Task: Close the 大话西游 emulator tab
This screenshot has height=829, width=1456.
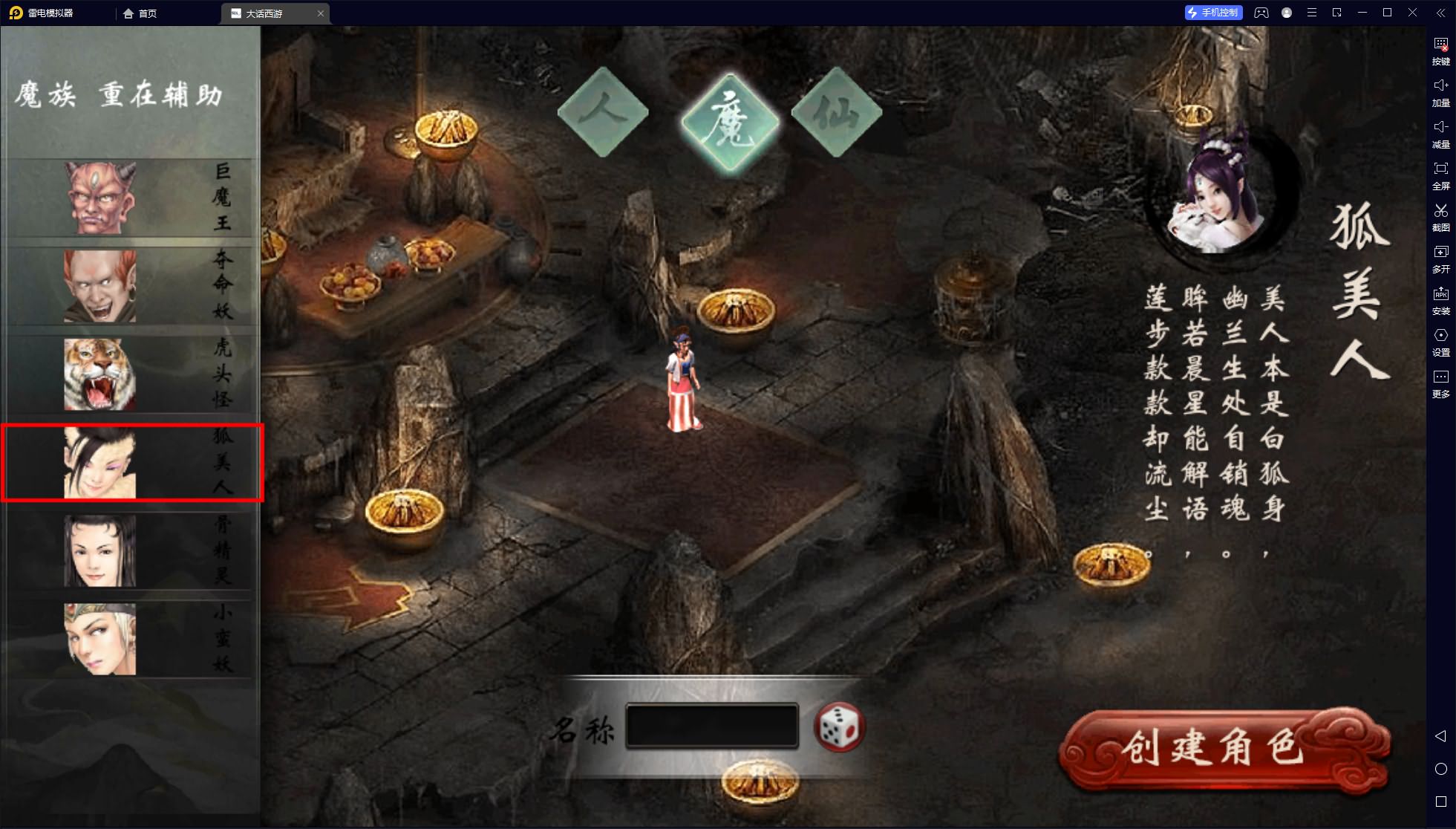Action: coord(321,13)
